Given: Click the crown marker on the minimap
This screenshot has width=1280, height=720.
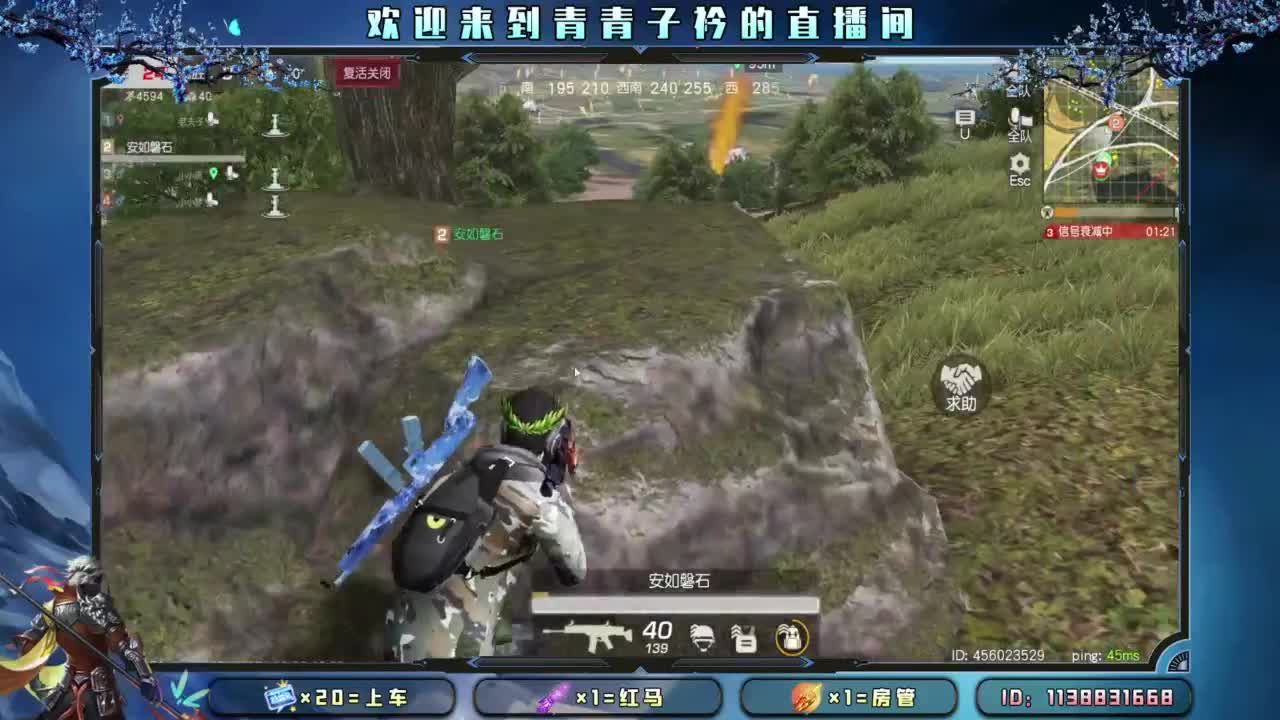Looking at the screenshot, I should click(1101, 169).
